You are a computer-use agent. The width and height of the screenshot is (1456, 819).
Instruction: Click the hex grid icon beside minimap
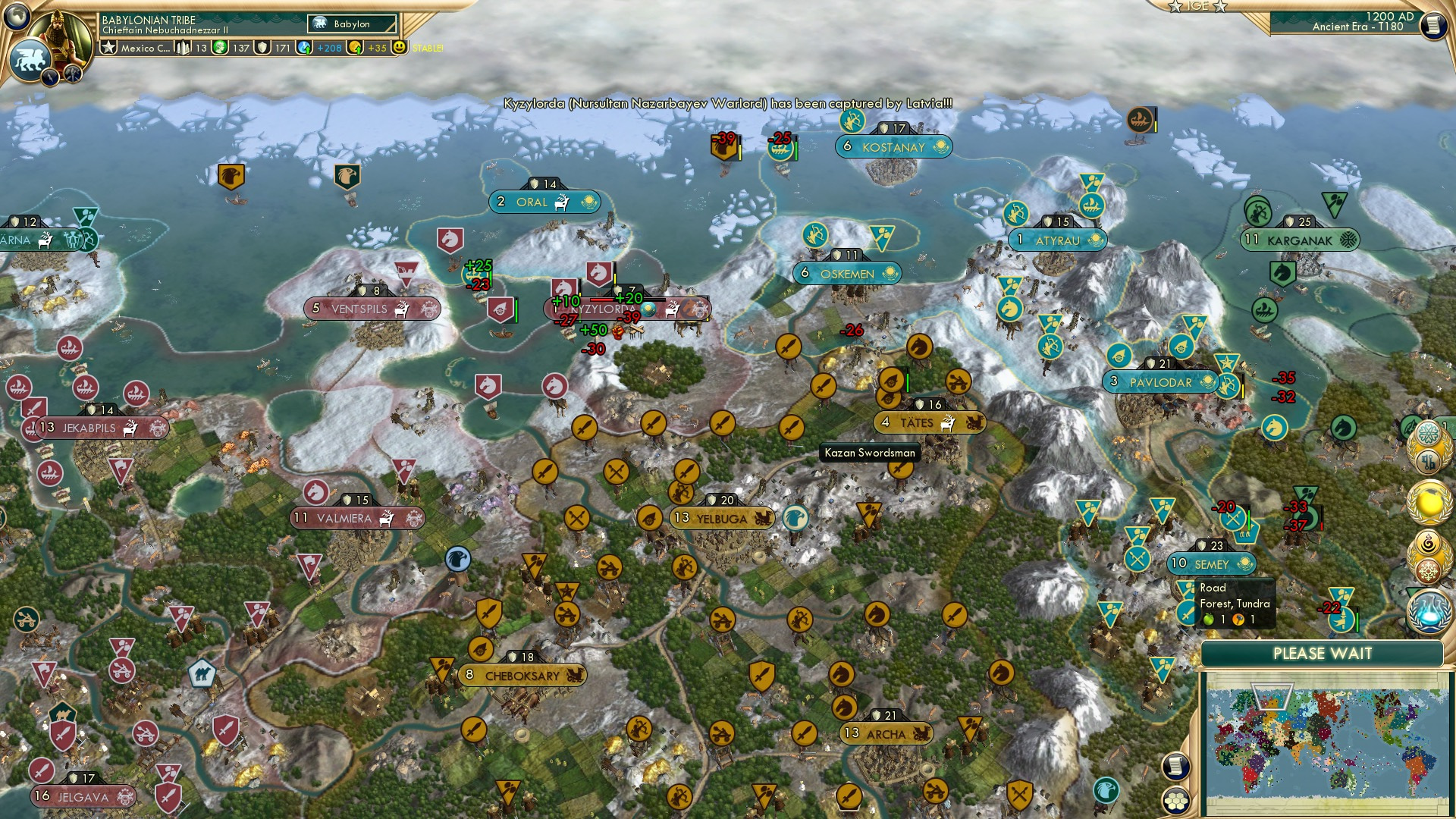(x=1175, y=802)
